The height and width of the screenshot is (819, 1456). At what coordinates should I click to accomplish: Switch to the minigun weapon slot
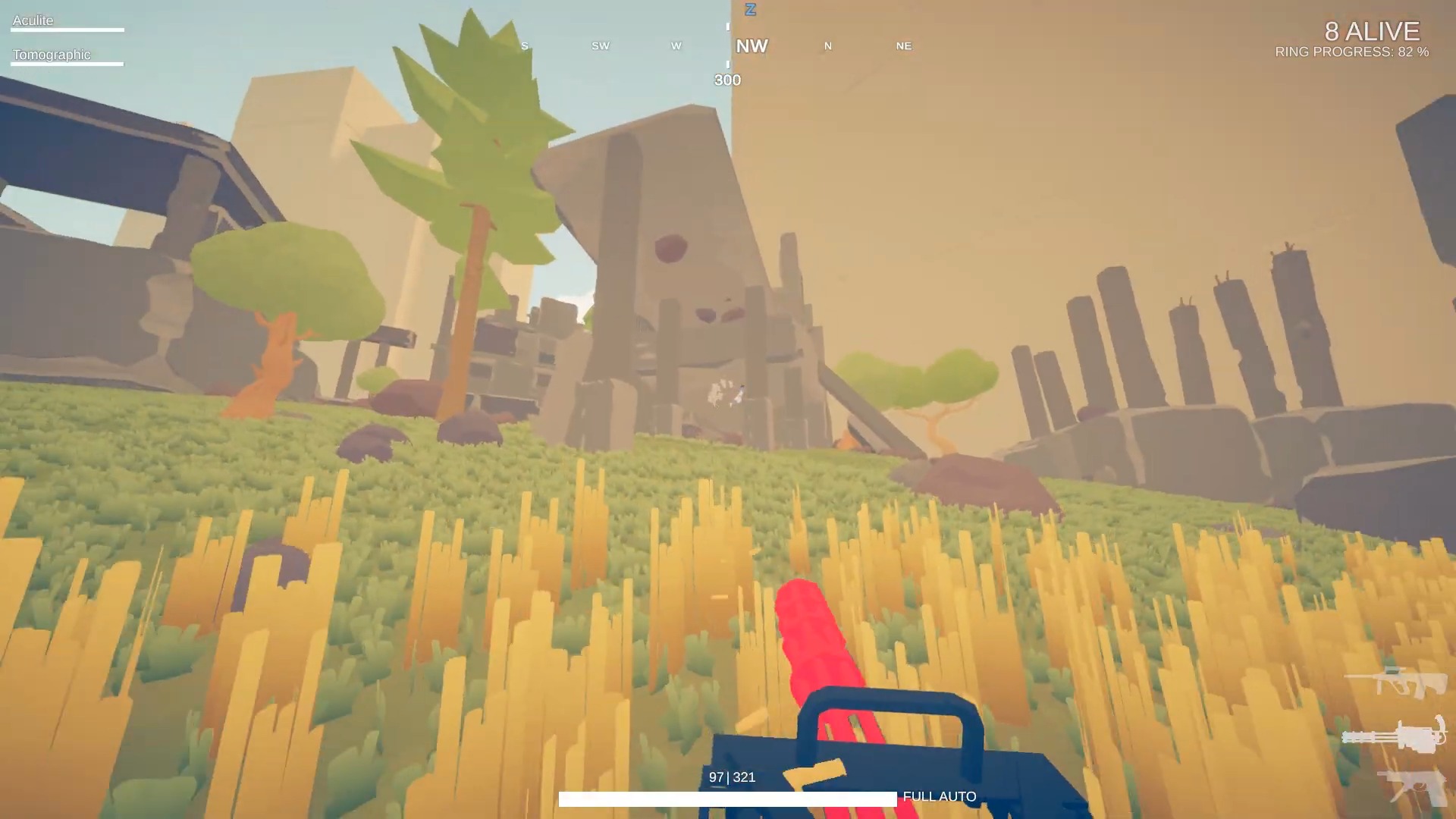click(x=1394, y=736)
